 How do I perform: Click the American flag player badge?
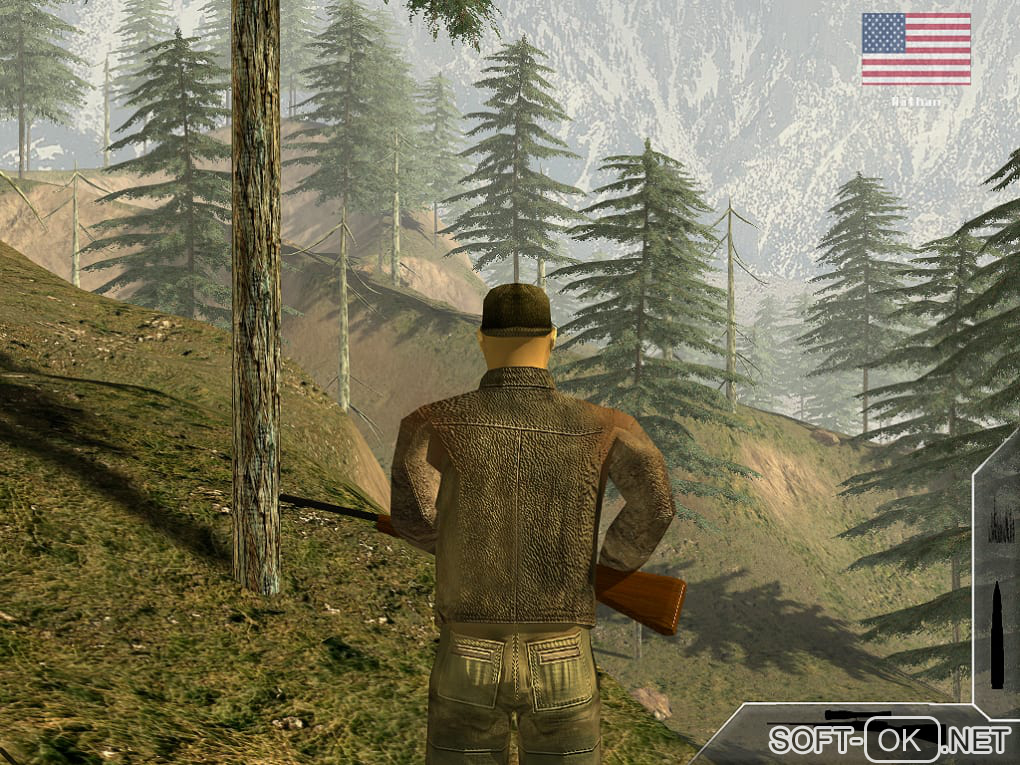point(915,48)
